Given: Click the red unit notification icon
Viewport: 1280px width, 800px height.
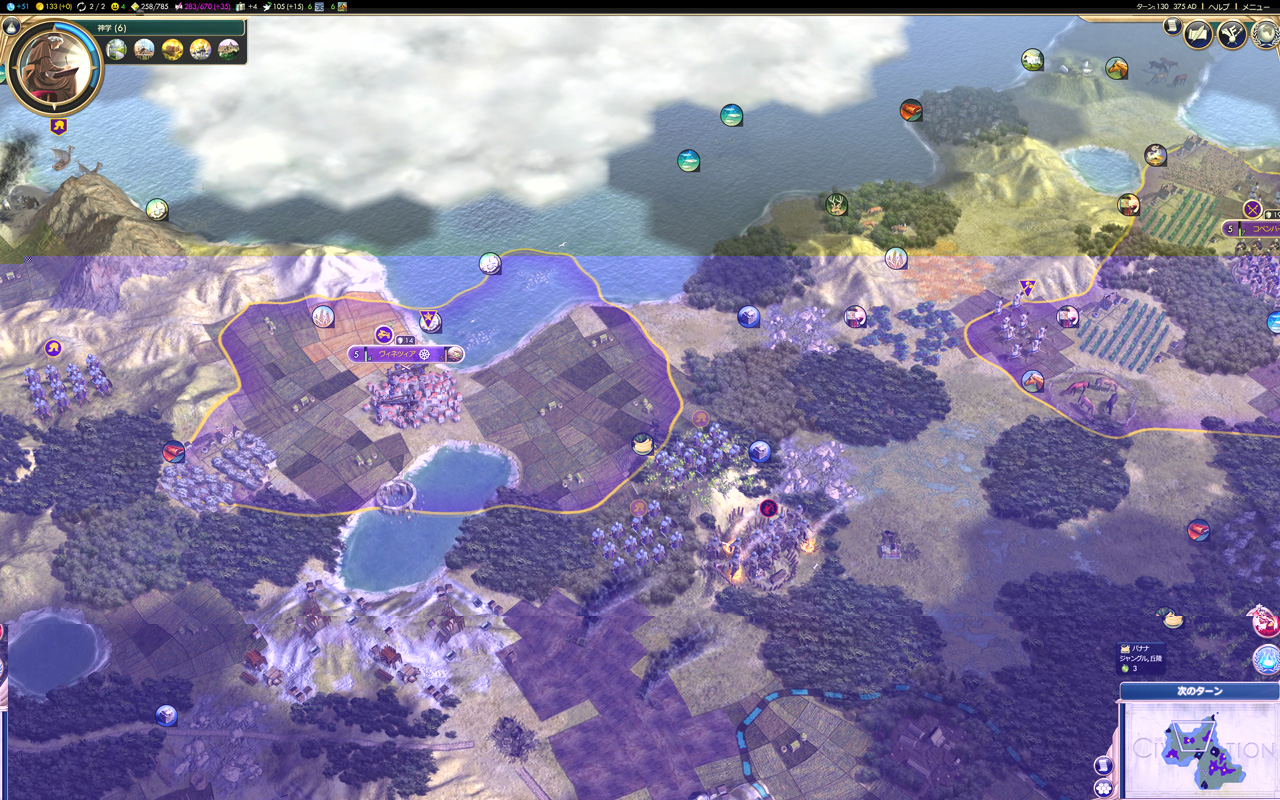Looking at the screenshot, I should pyautogui.click(x=1264, y=622).
